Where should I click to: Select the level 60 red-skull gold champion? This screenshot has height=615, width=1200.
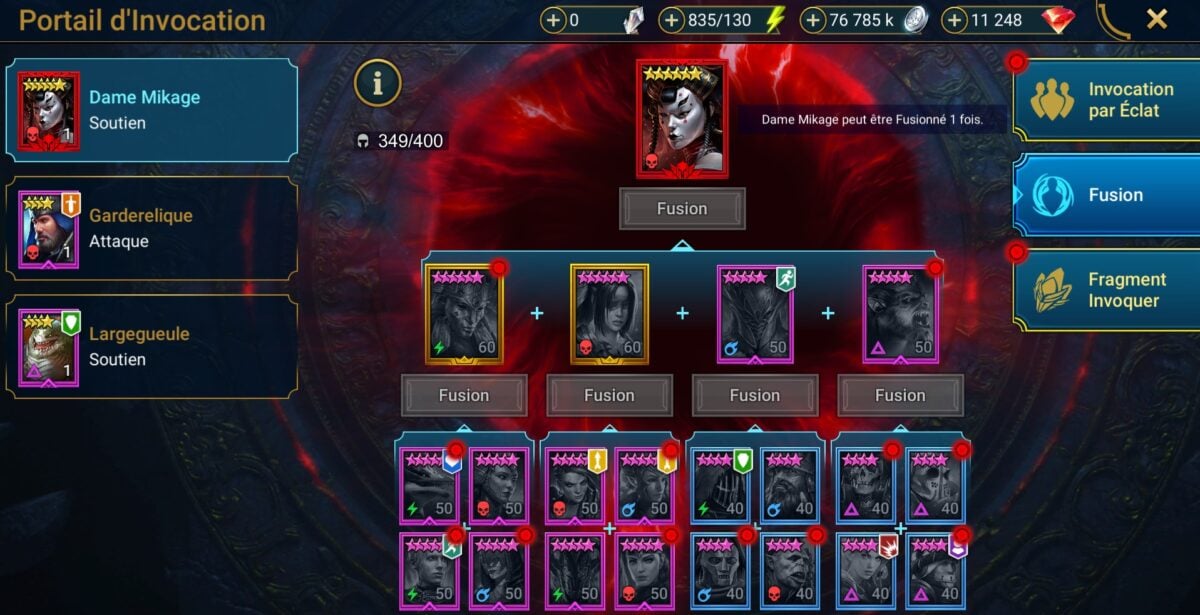(x=610, y=314)
